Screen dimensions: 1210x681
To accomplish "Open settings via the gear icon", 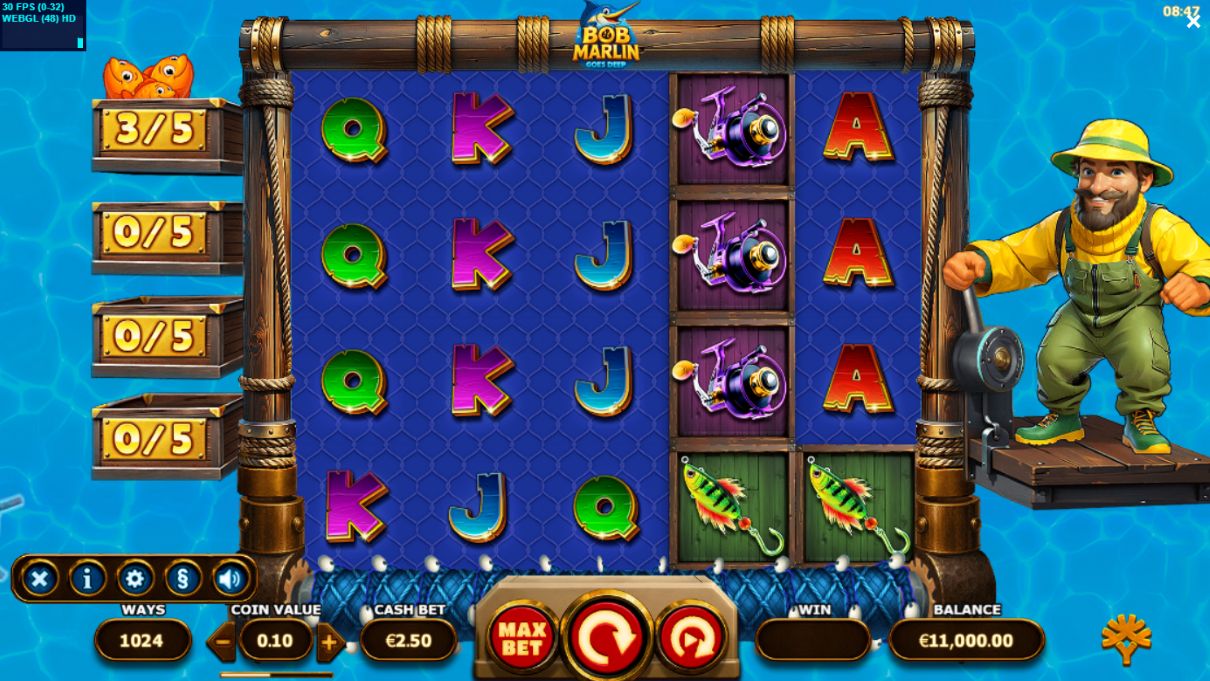I will point(135,578).
